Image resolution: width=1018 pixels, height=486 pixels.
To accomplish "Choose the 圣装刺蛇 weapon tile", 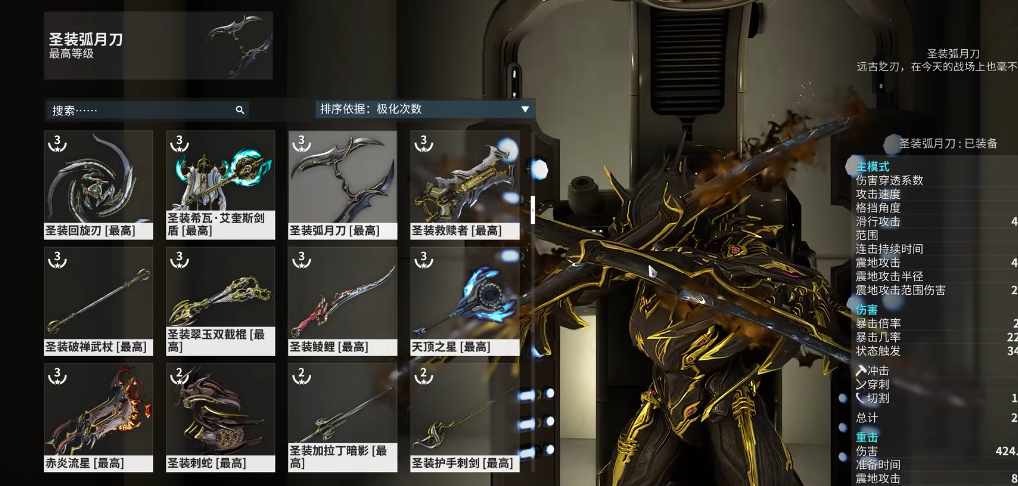I will pyautogui.click(x=220, y=415).
